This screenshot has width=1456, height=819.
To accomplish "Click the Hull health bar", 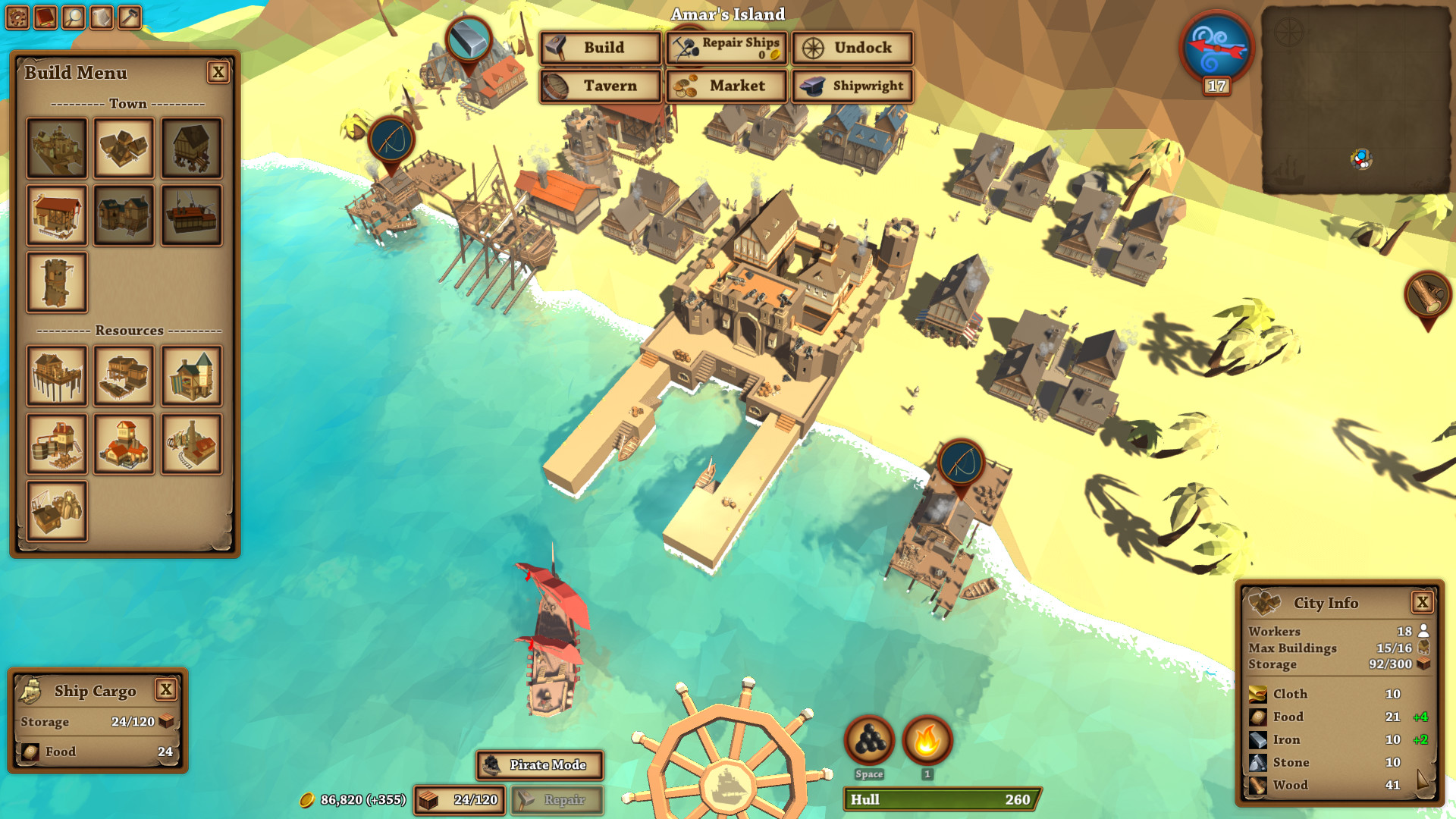I will (x=940, y=800).
